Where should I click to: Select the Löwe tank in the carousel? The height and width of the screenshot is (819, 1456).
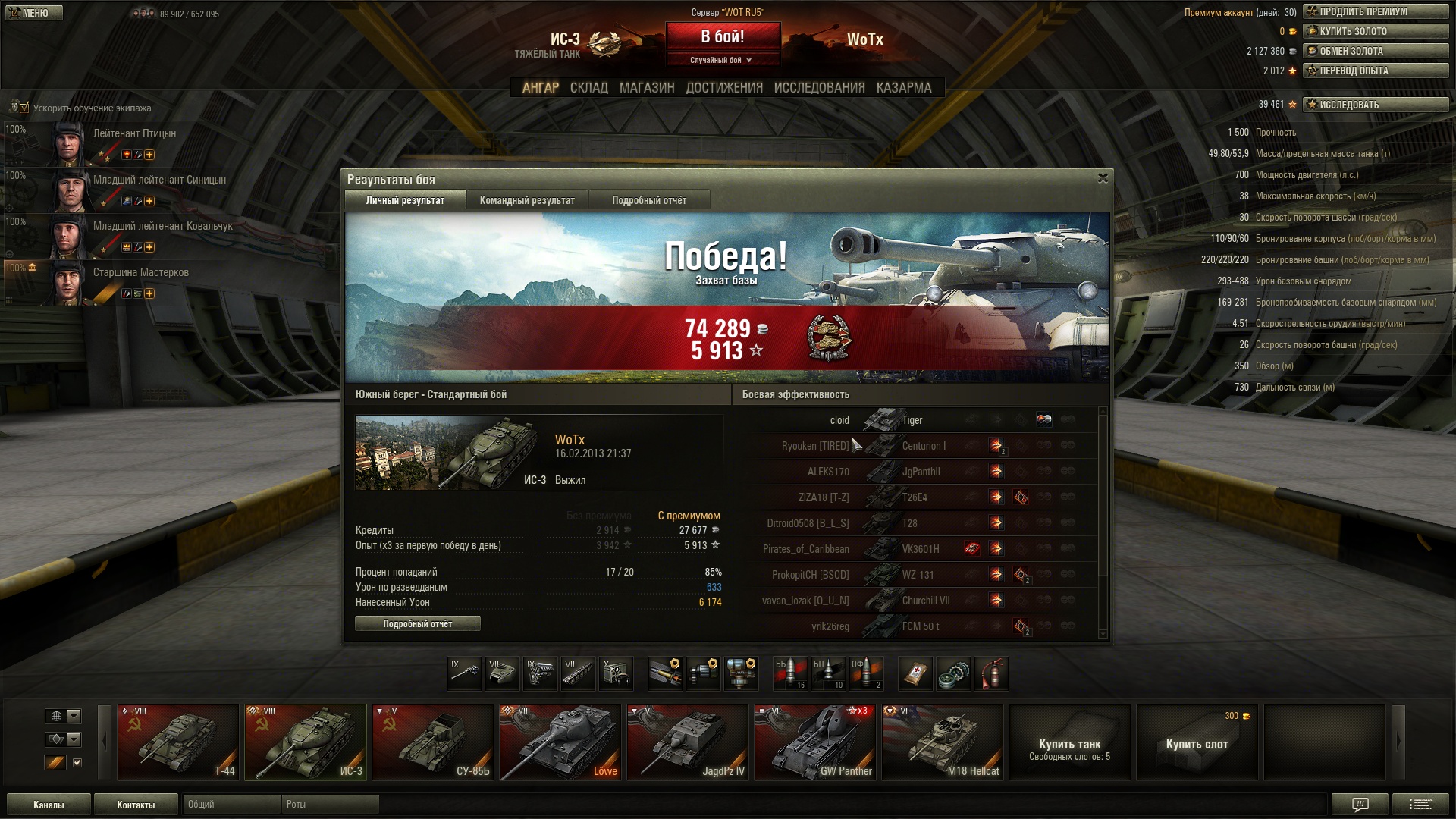pyautogui.click(x=560, y=742)
